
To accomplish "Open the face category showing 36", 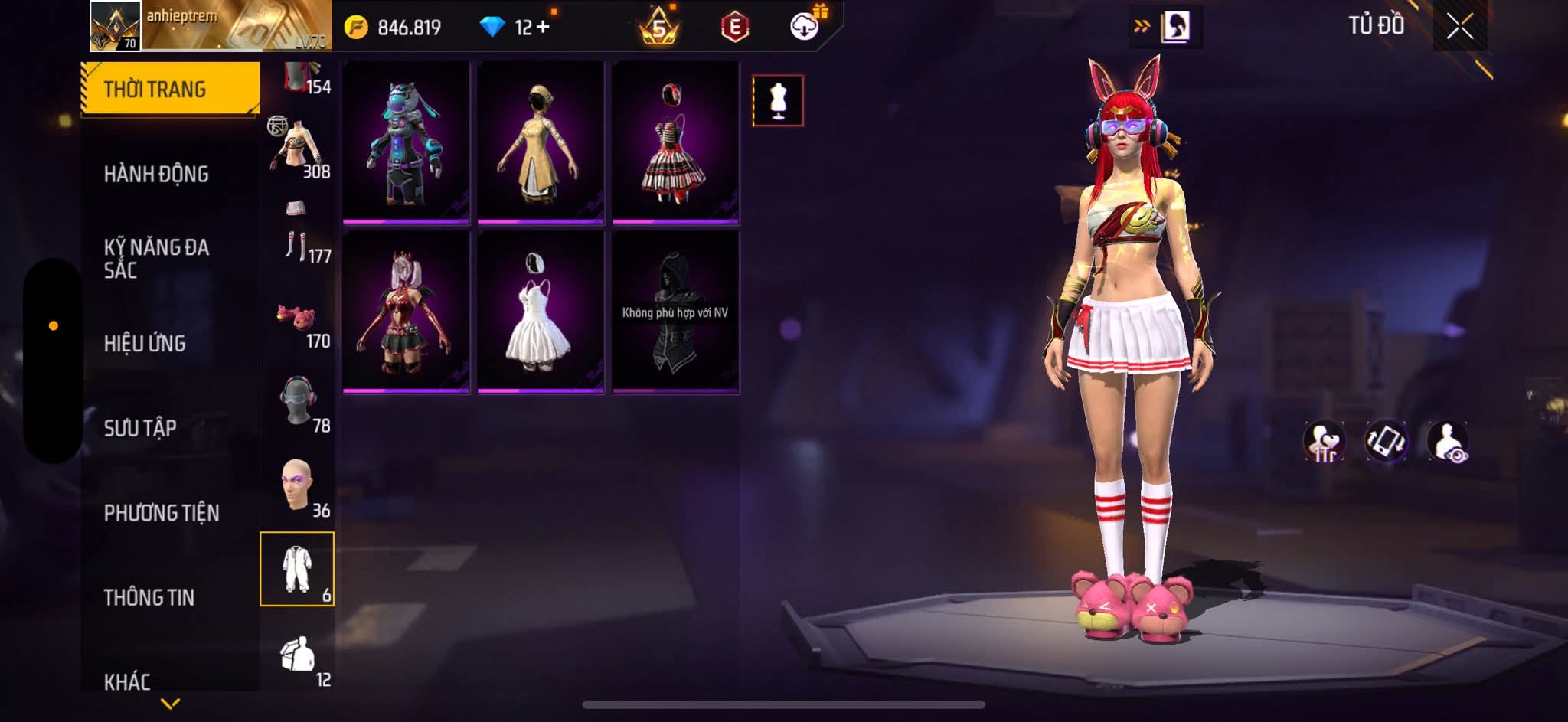I will coord(298,490).
